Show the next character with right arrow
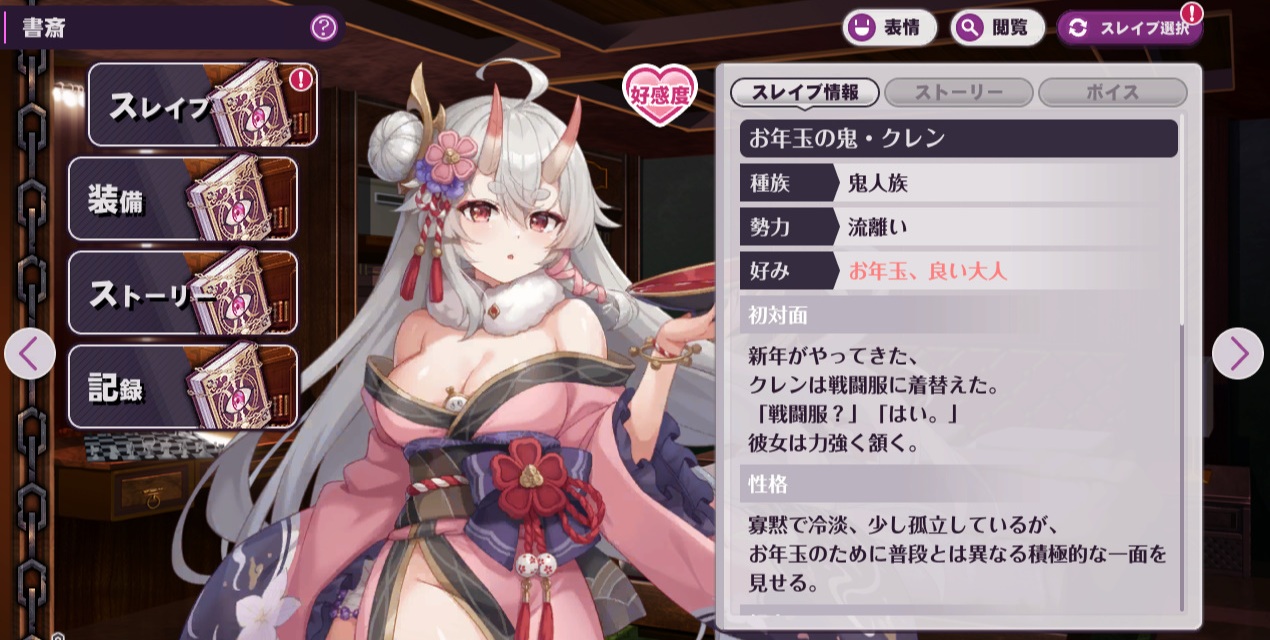Screen dimensions: 1270x640 (1238, 353)
